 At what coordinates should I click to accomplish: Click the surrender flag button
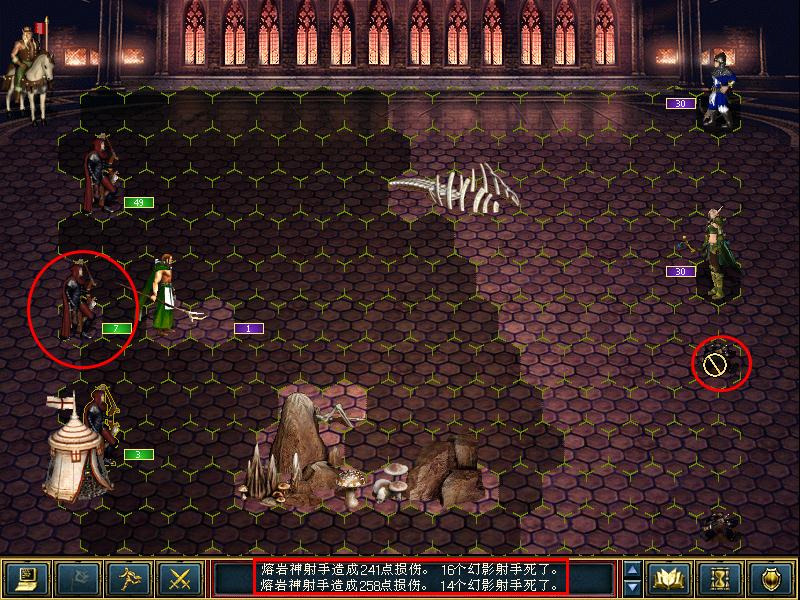[76, 578]
